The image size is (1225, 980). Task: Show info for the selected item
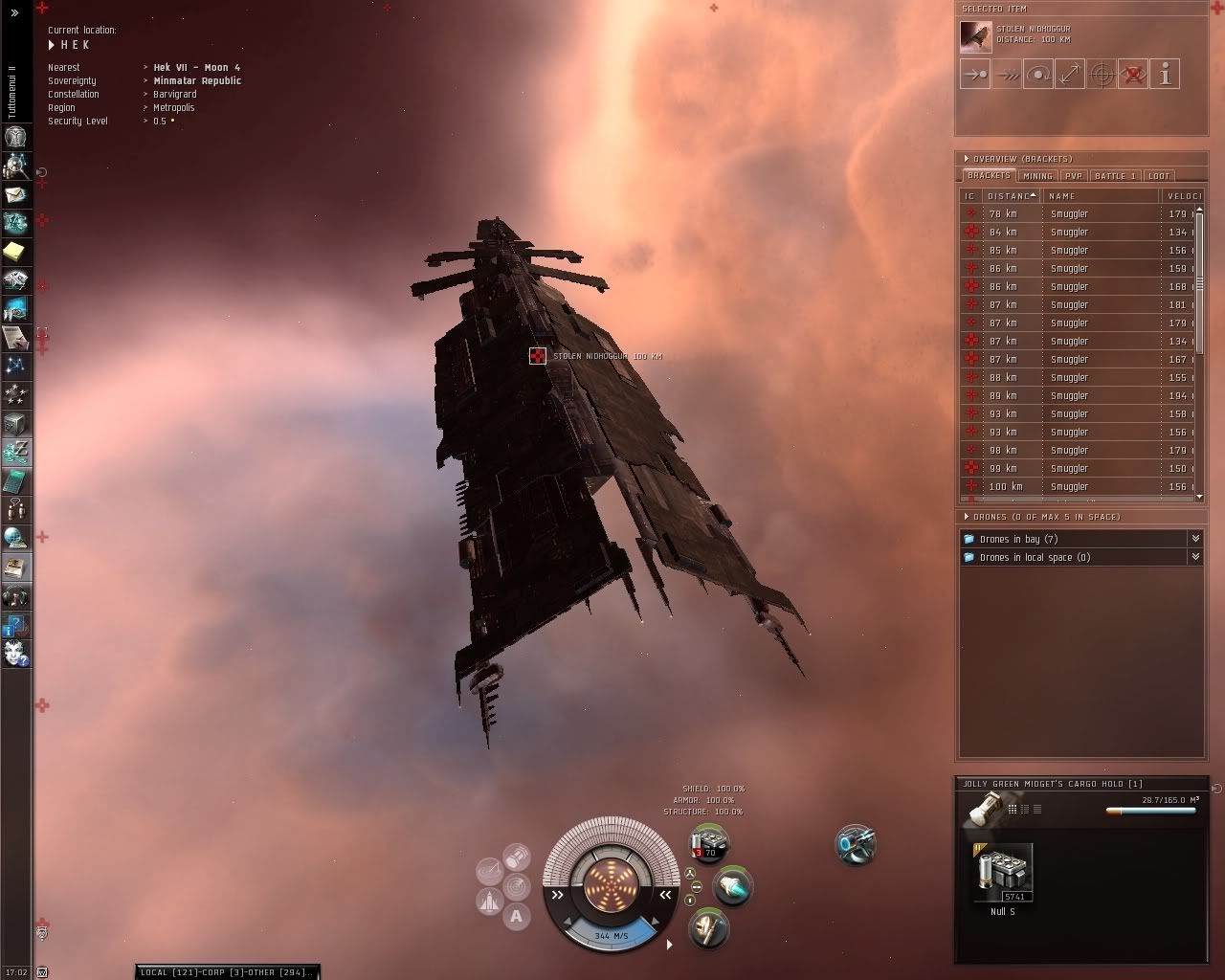1165,74
